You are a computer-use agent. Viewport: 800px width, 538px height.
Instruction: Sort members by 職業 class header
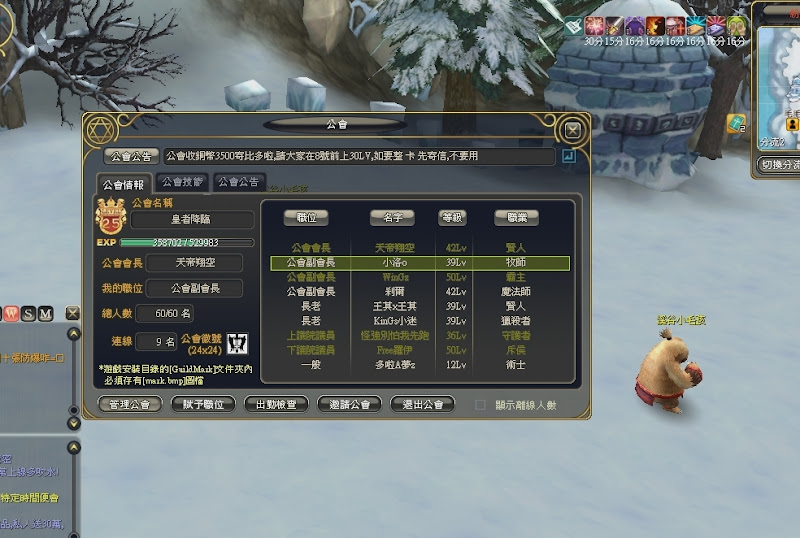pos(516,217)
